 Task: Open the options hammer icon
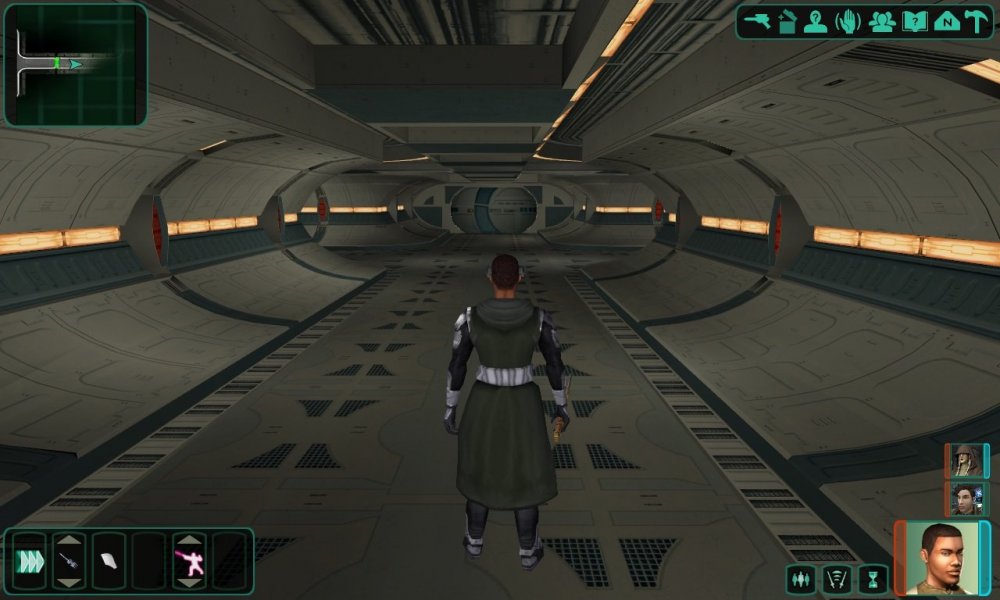pos(976,22)
